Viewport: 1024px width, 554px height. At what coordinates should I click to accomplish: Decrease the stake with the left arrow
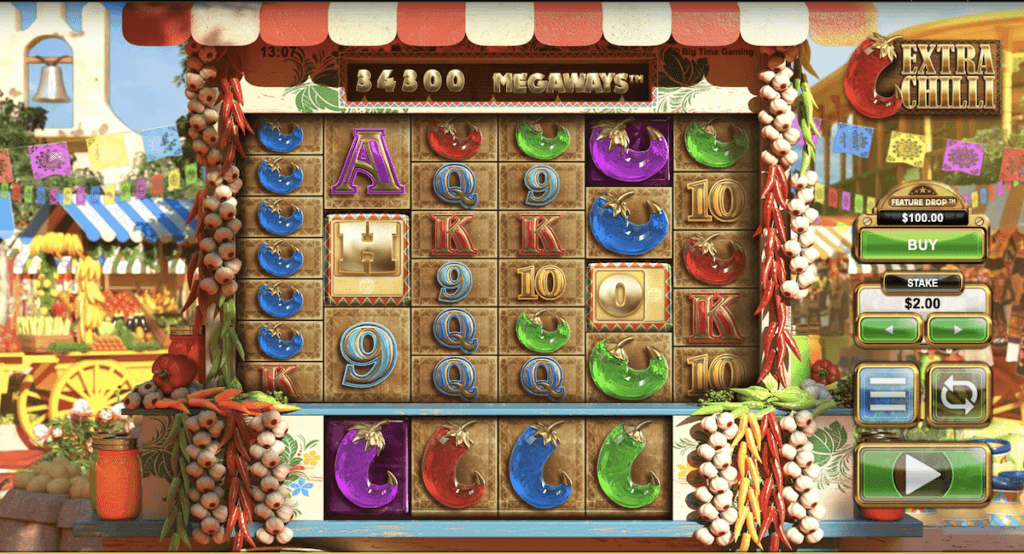[x=888, y=329]
